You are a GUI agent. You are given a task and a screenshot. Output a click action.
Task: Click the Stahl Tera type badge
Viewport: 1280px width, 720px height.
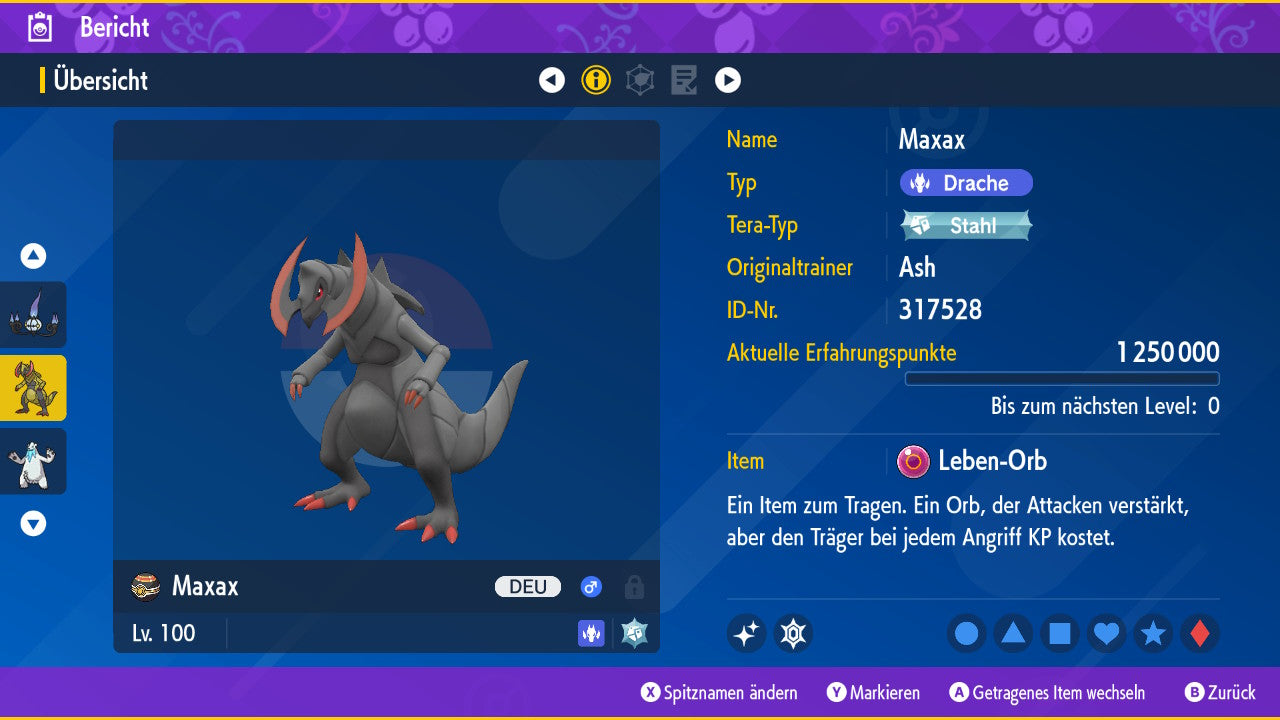pyautogui.click(x=966, y=225)
